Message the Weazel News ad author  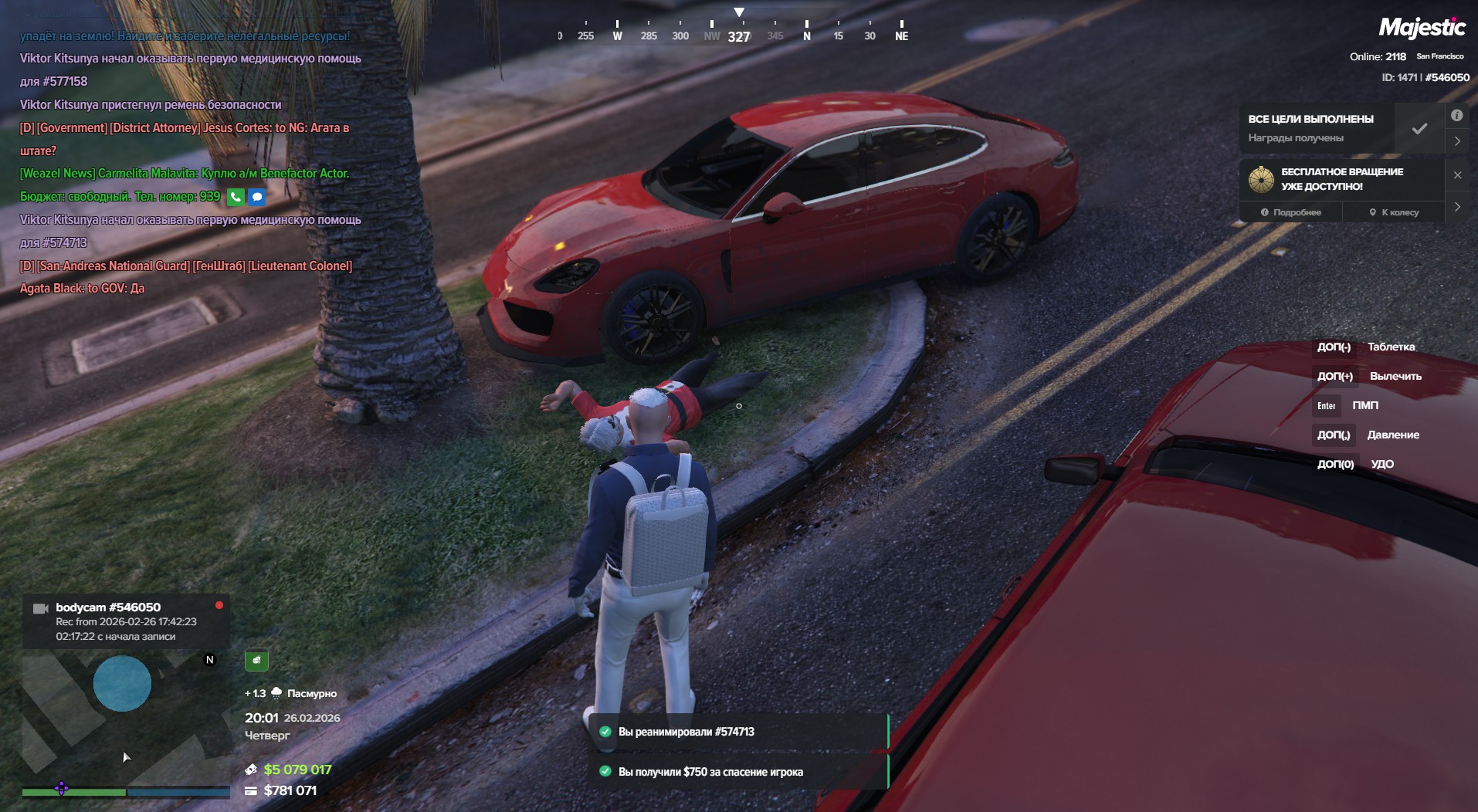pos(257,197)
